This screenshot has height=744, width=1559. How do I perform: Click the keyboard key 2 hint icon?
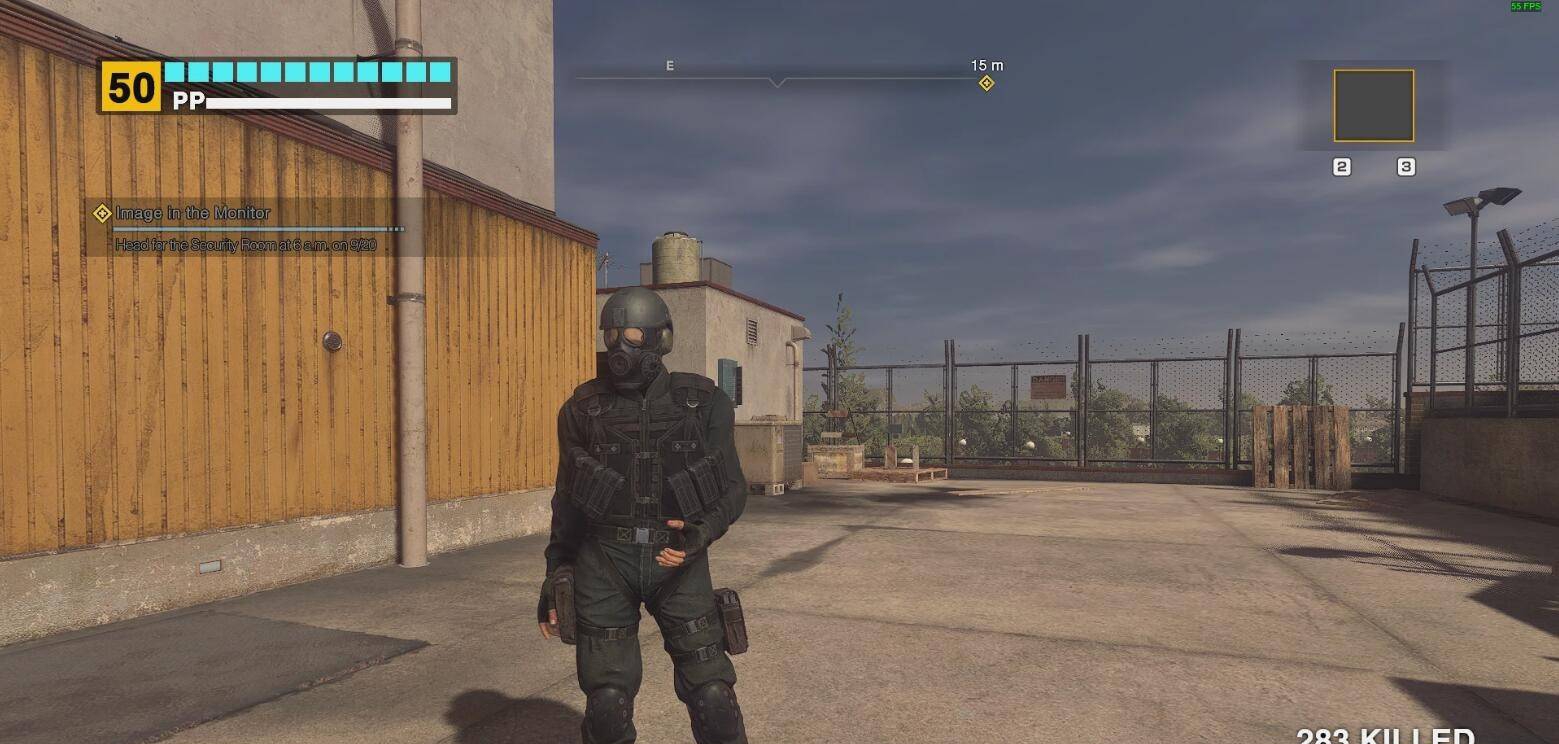click(x=1341, y=166)
